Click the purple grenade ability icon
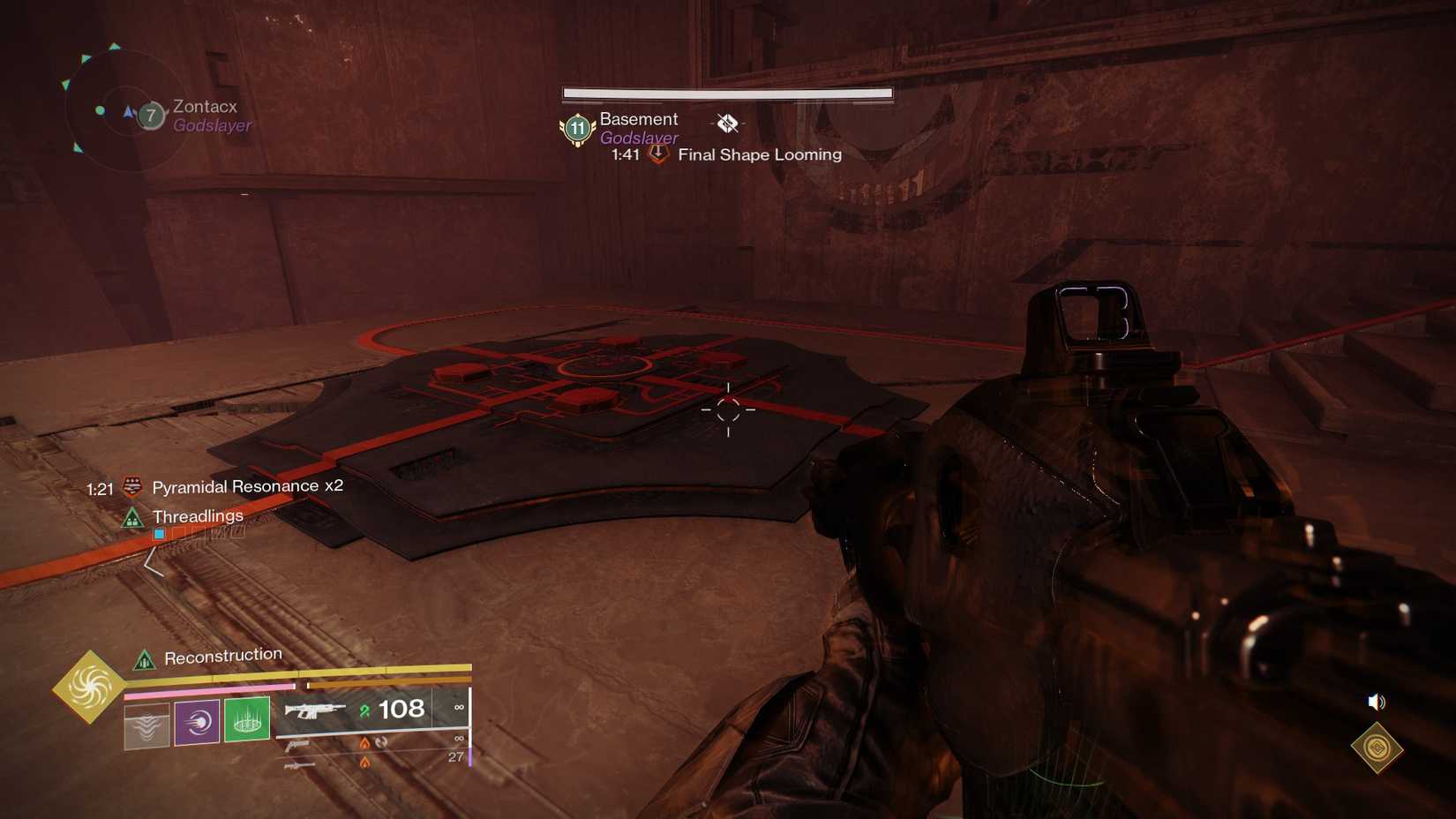Viewport: 1456px width, 819px height. coord(196,721)
